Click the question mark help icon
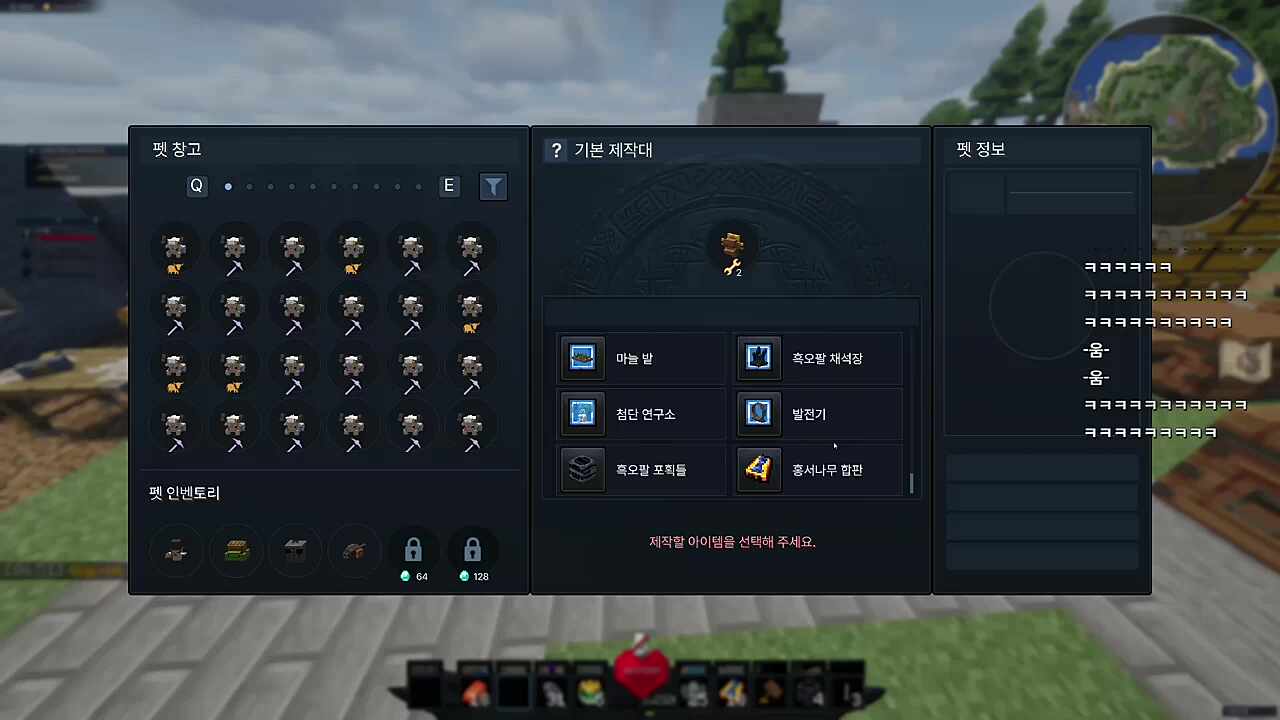The image size is (1280, 720). 557,150
